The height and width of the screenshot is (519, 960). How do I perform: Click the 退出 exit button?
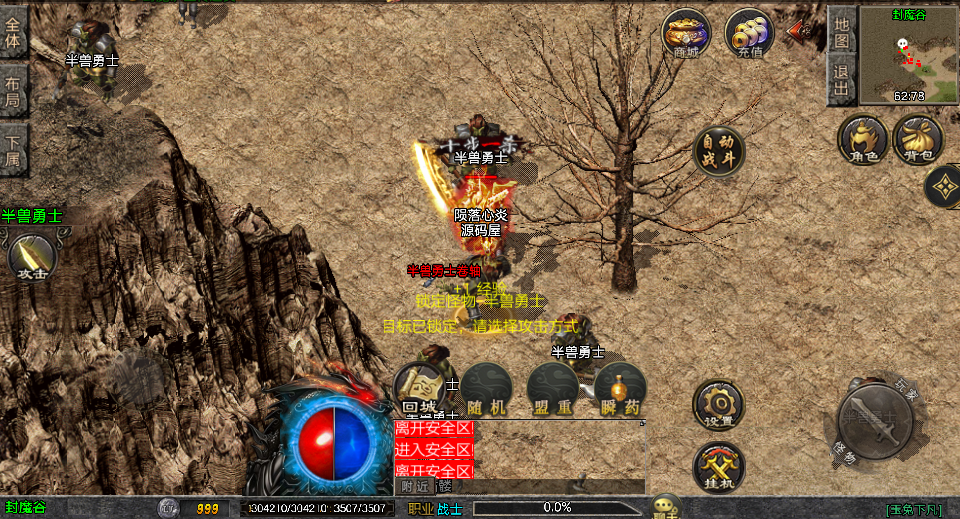click(x=842, y=80)
